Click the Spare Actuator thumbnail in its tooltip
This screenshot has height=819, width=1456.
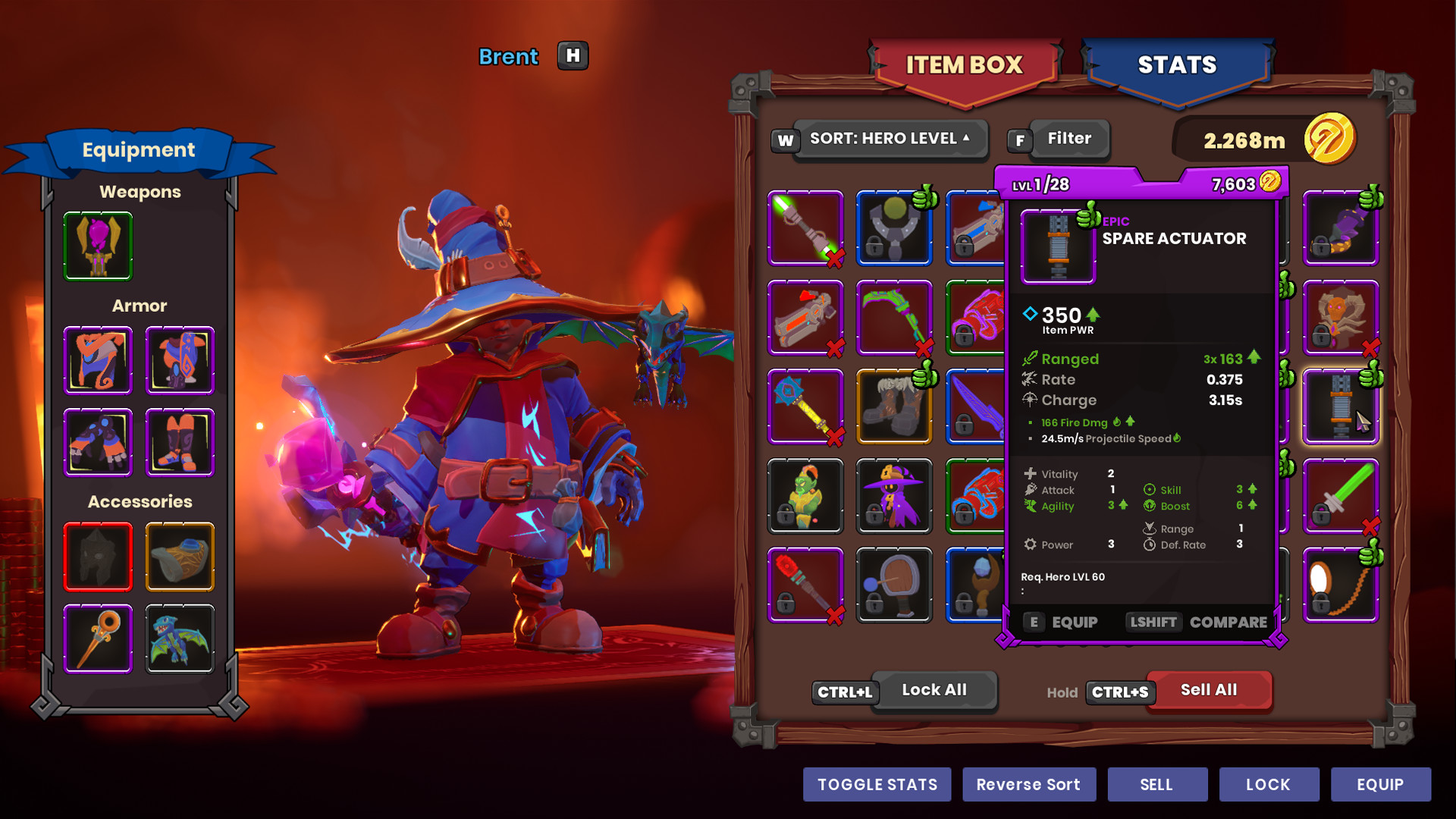point(1059,246)
